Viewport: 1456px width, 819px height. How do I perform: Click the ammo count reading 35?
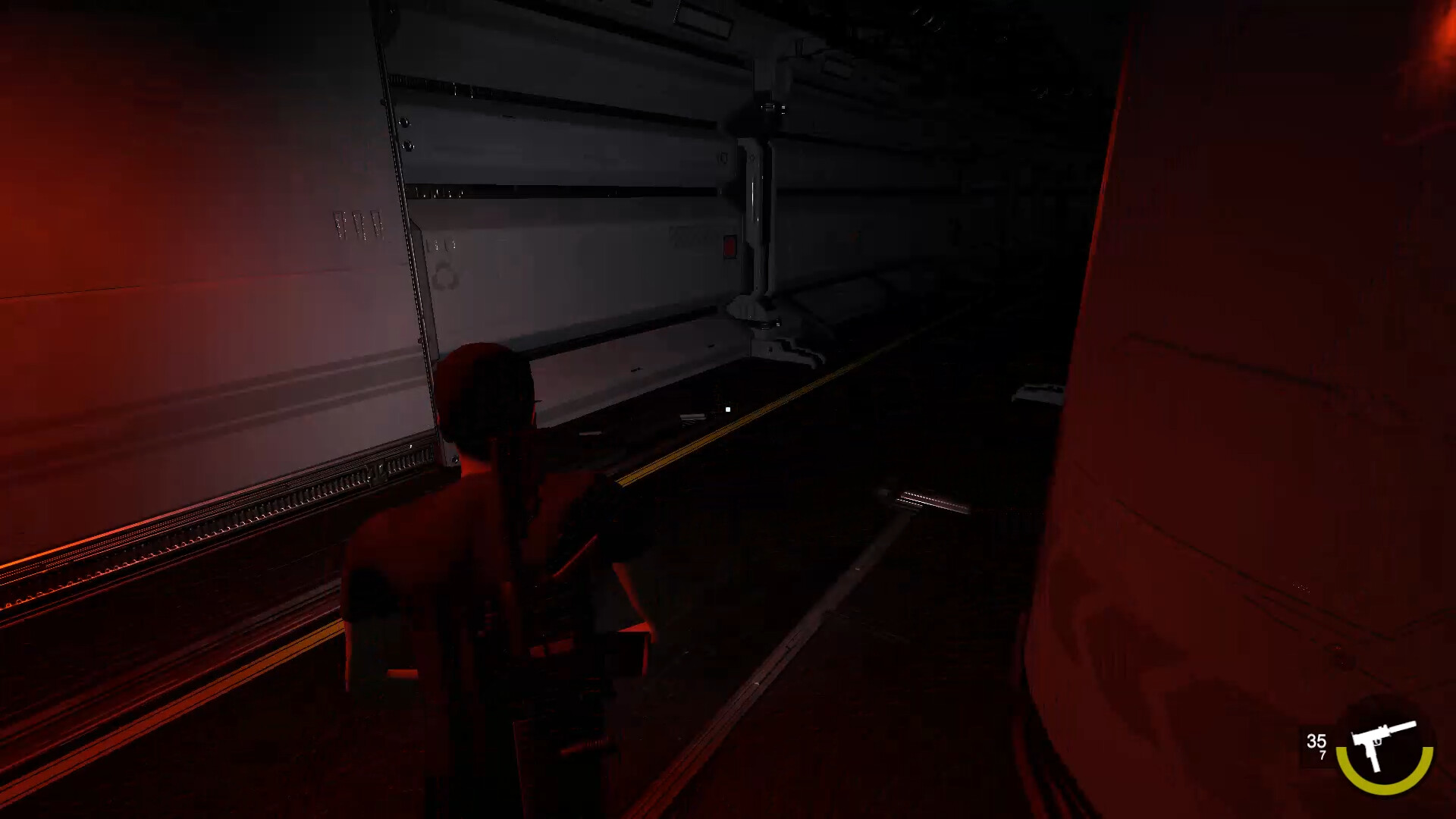click(x=1316, y=741)
